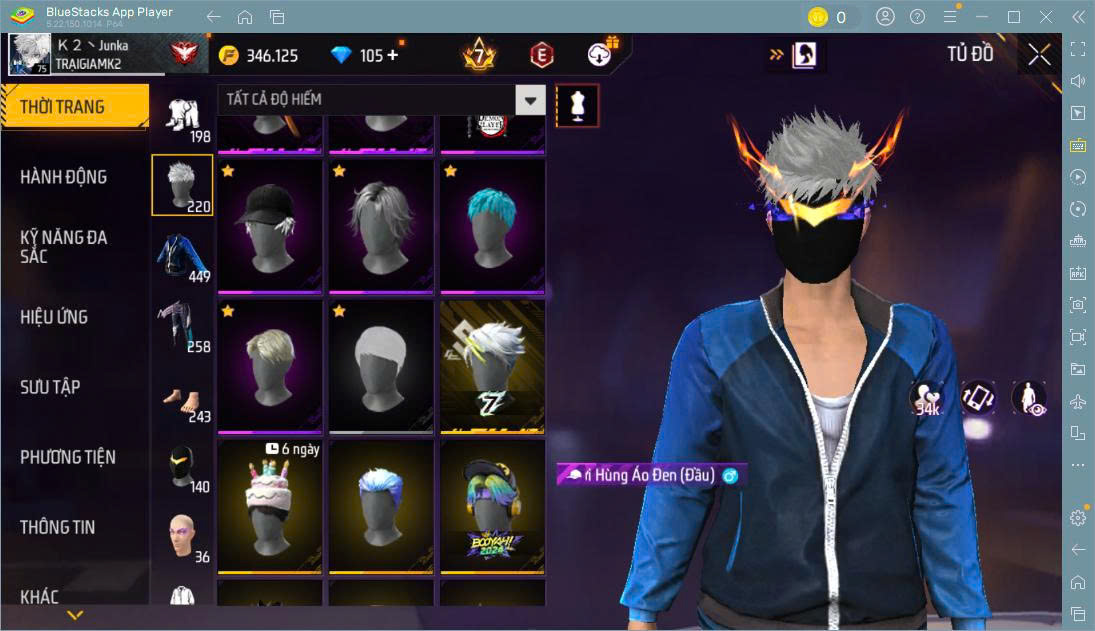This screenshot has width=1095, height=631.
Task: Open the Thông Tin section
Action: (58, 527)
